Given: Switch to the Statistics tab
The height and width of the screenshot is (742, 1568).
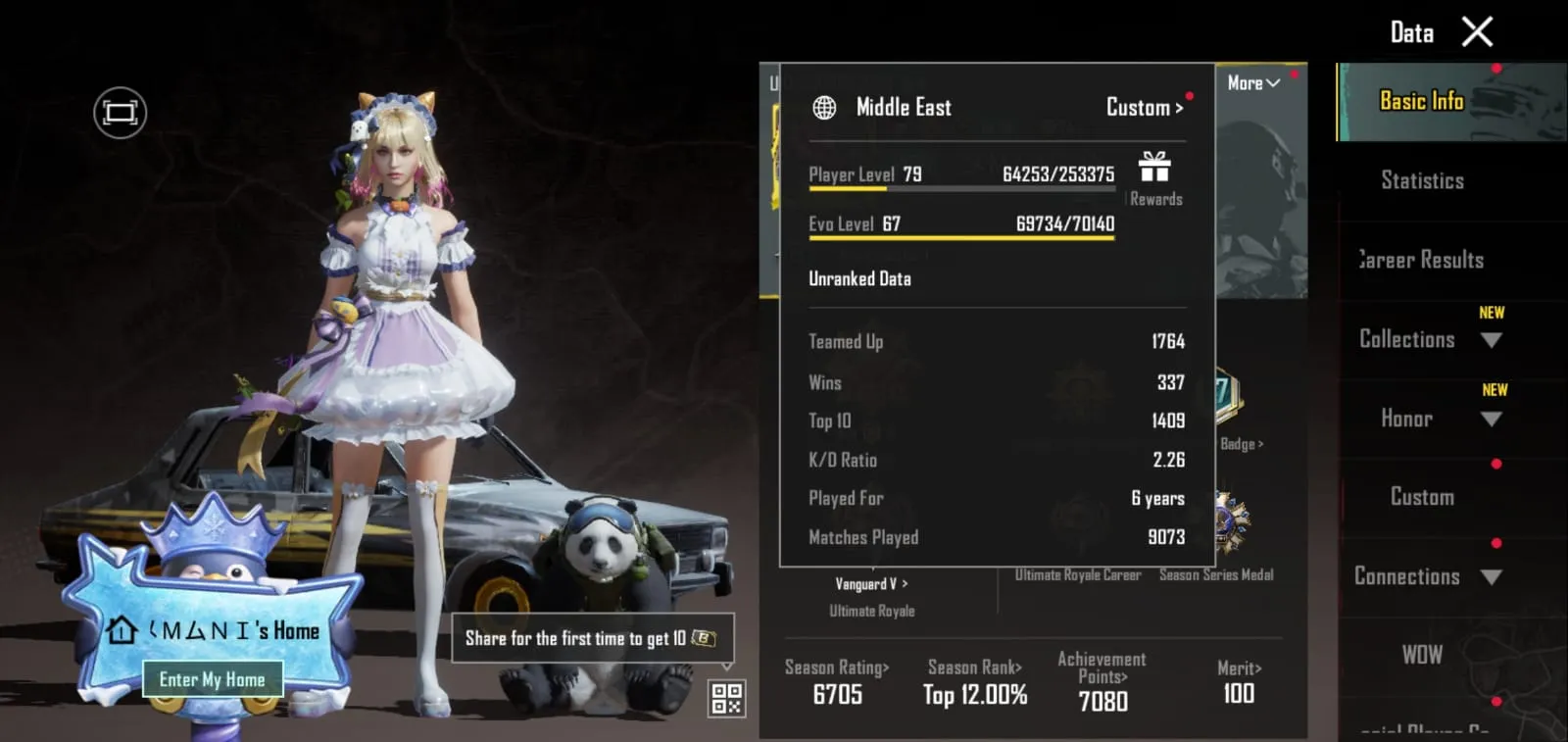Looking at the screenshot, I should 1421,180.
